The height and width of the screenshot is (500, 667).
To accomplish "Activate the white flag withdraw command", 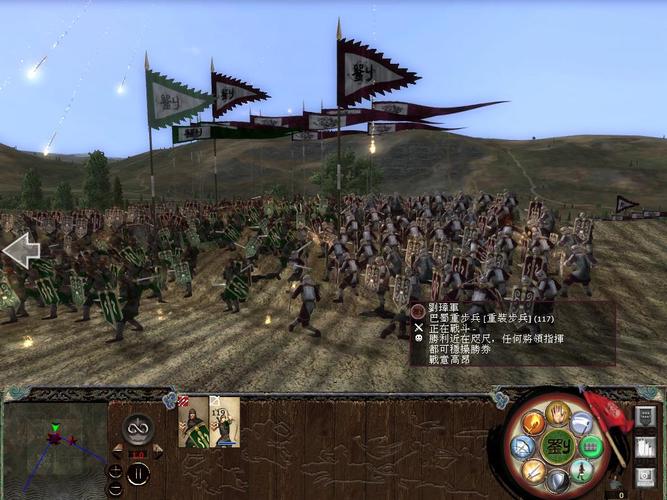I will 582,422.
